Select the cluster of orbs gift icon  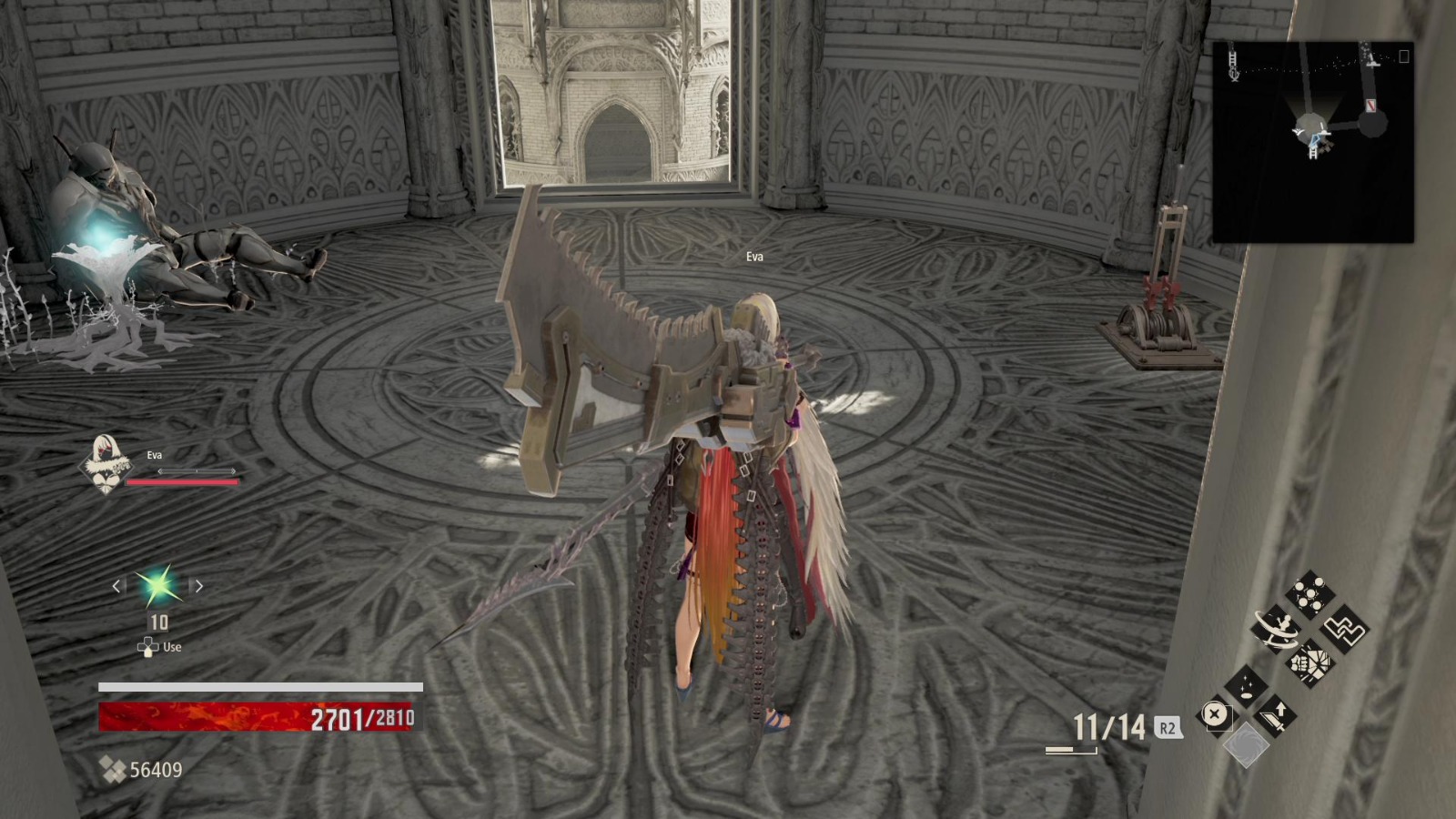(x=1310, y=592)
